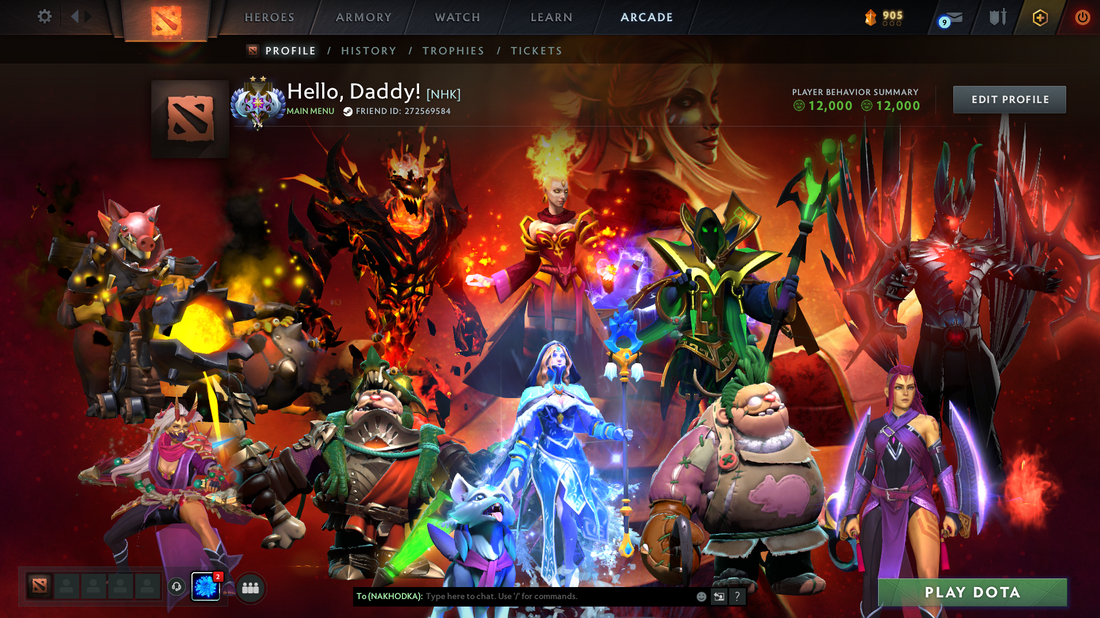This screenshot has height=618, width=1100.
Task: Open the settings gear menu
Action: pyautogui.click(x=44, y=17)
